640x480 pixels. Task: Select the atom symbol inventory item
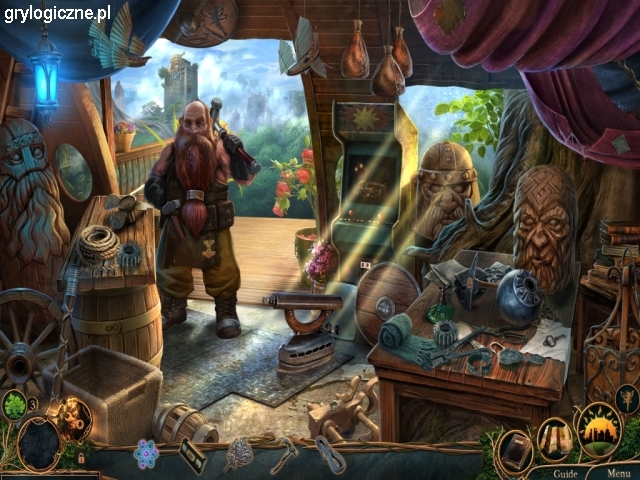click(x=146, y=453)
